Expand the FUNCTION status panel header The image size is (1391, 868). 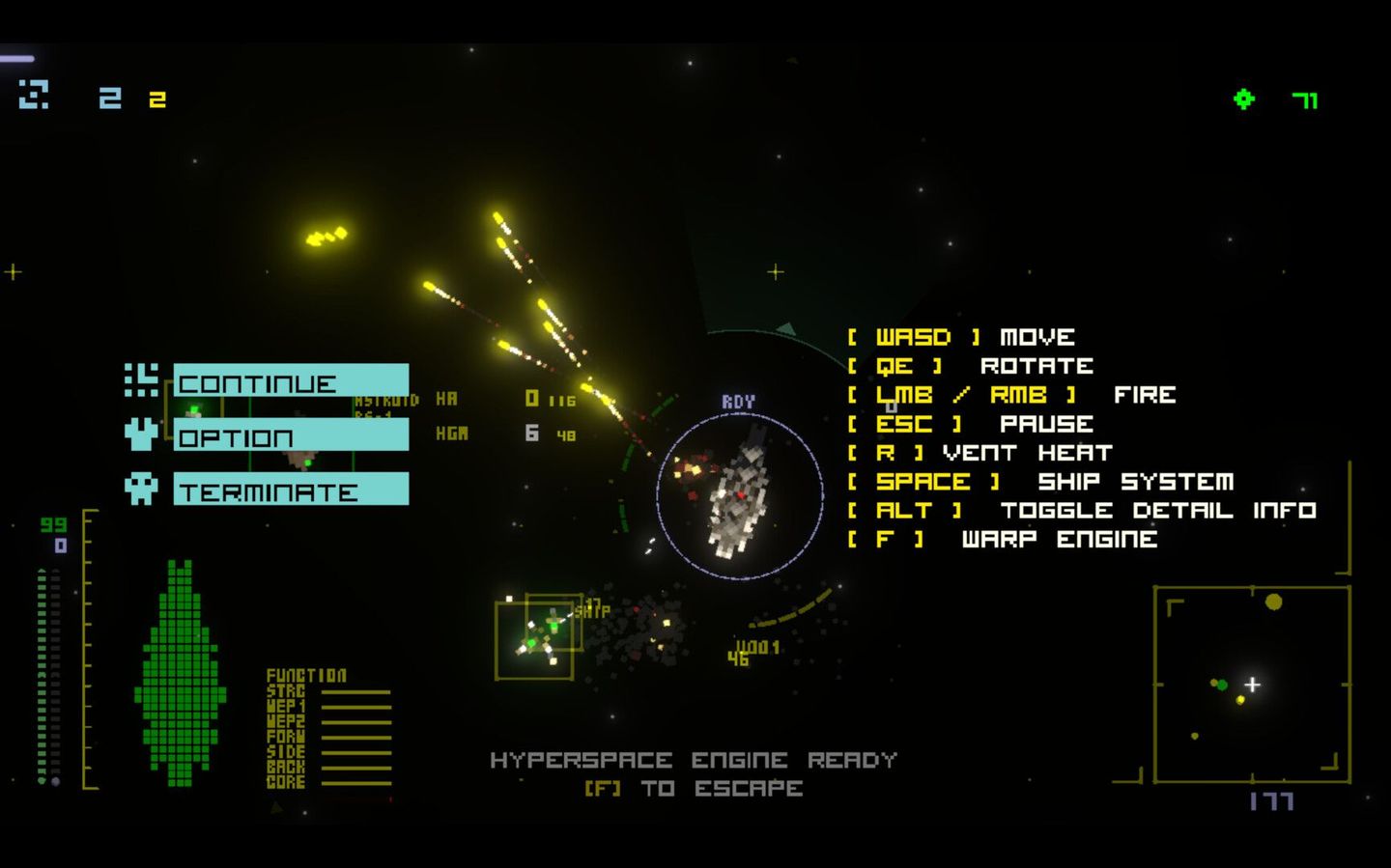305,676
